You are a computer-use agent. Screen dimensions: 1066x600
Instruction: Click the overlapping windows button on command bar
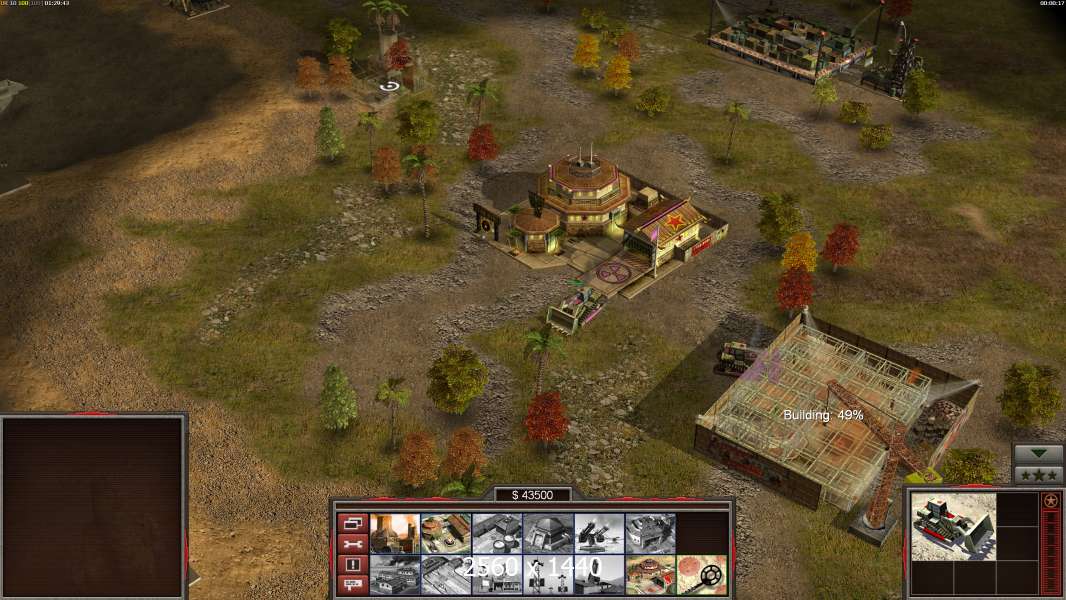coord(352,522)
